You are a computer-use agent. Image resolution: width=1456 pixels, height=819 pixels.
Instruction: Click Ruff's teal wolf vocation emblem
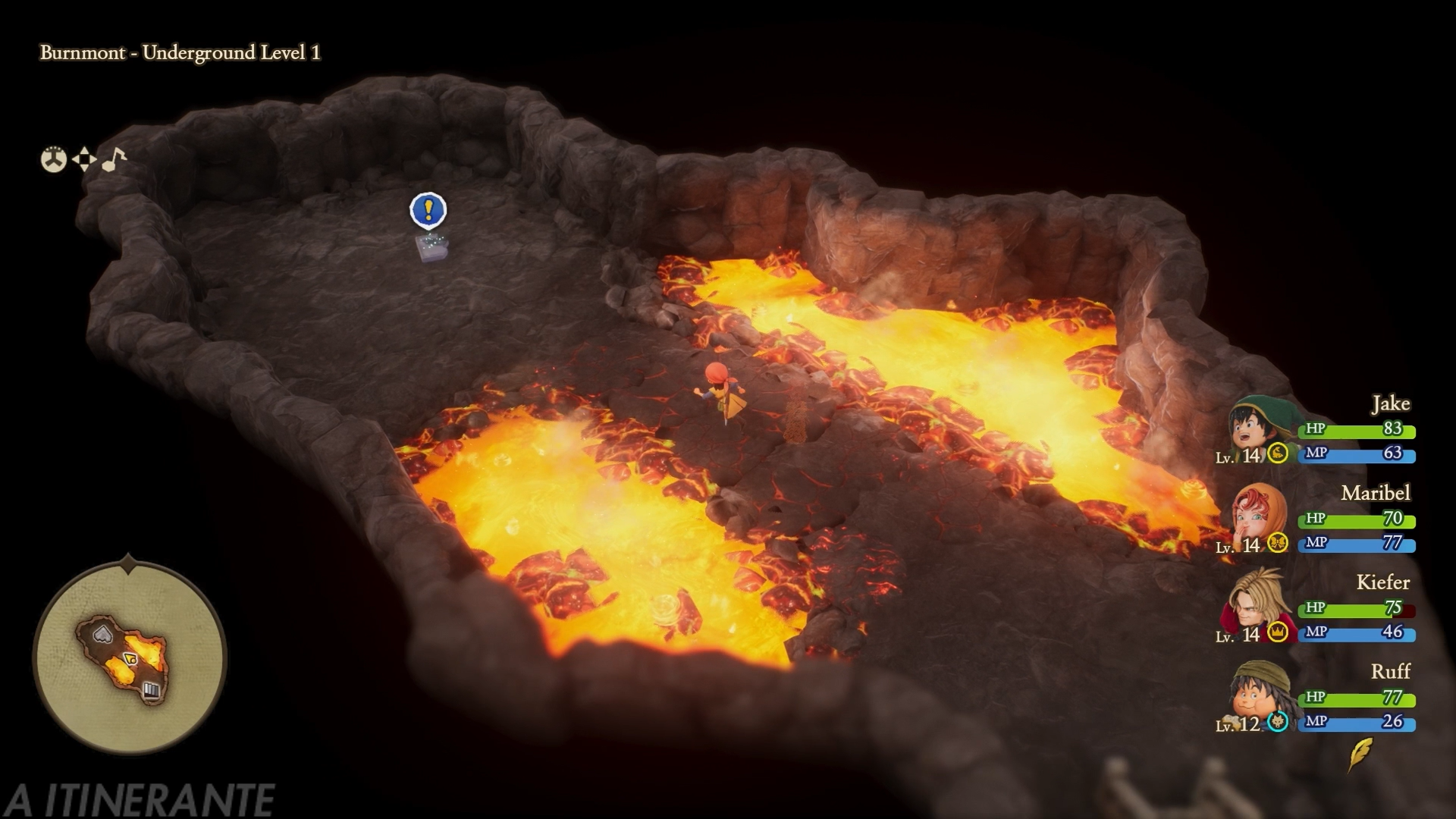point(1278,721)
